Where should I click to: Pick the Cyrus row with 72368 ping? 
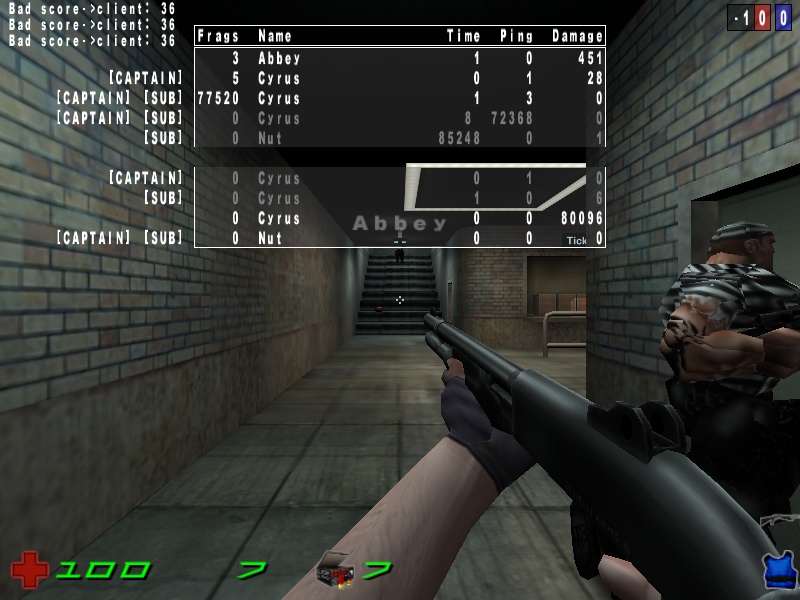coord(400,118)
